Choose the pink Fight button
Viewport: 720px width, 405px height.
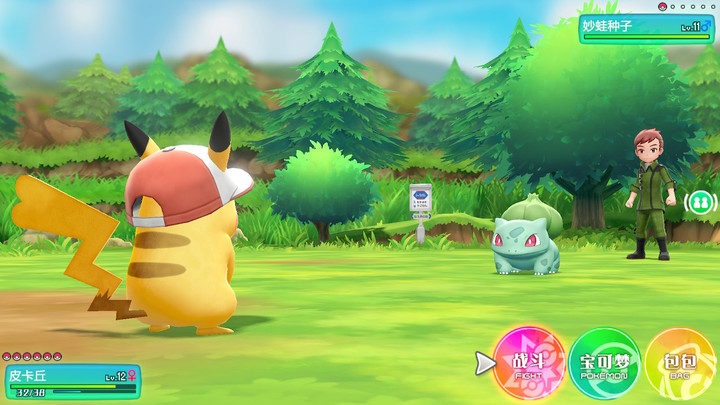tap(529, 363)
